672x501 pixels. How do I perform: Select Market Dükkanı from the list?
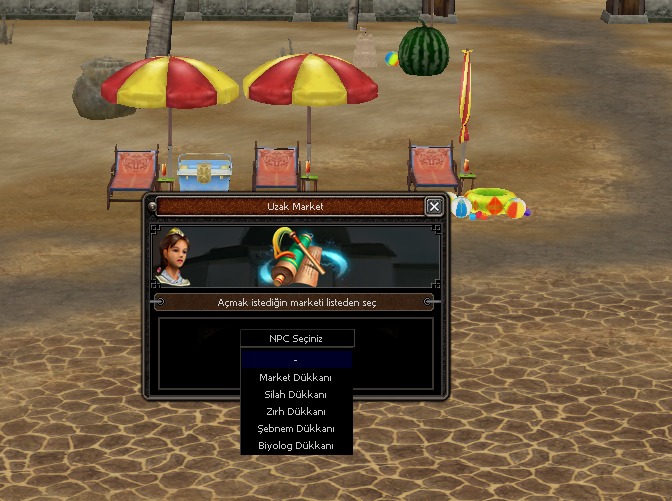tap(296, 377)
